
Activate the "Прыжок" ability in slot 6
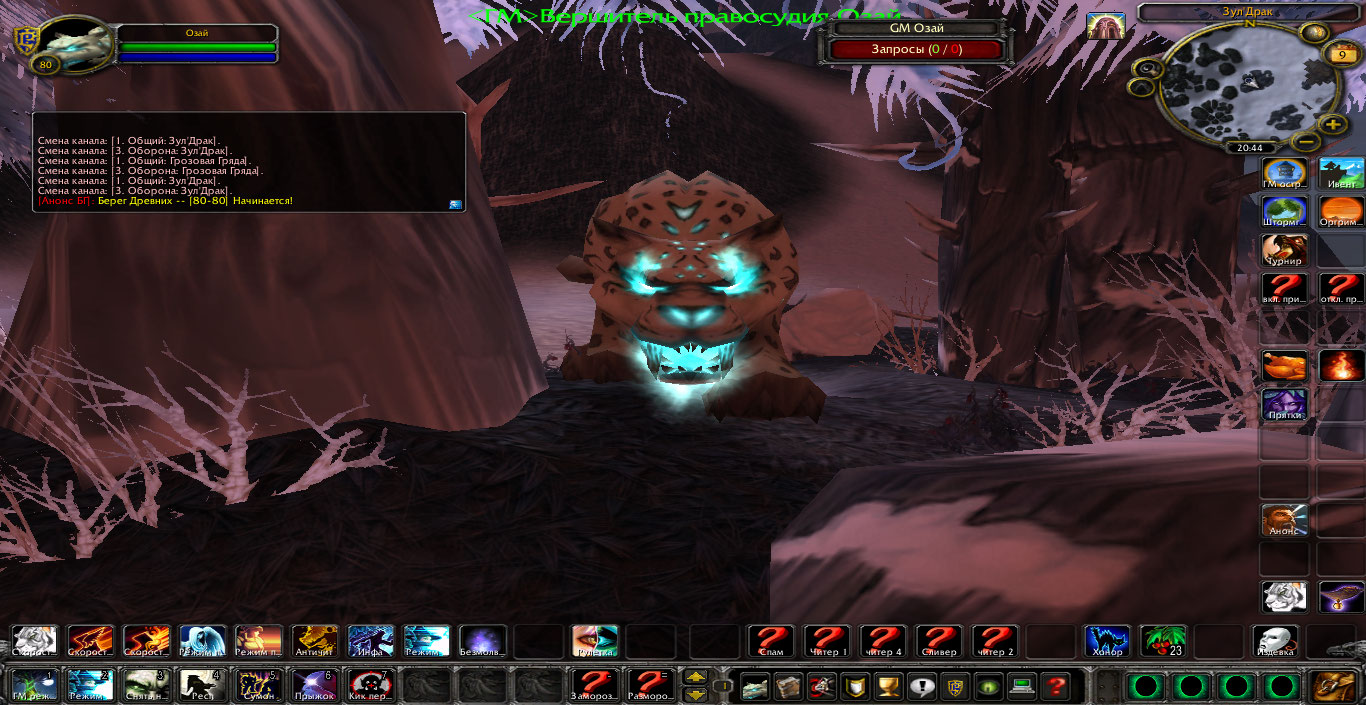click(x=314, y=685)
